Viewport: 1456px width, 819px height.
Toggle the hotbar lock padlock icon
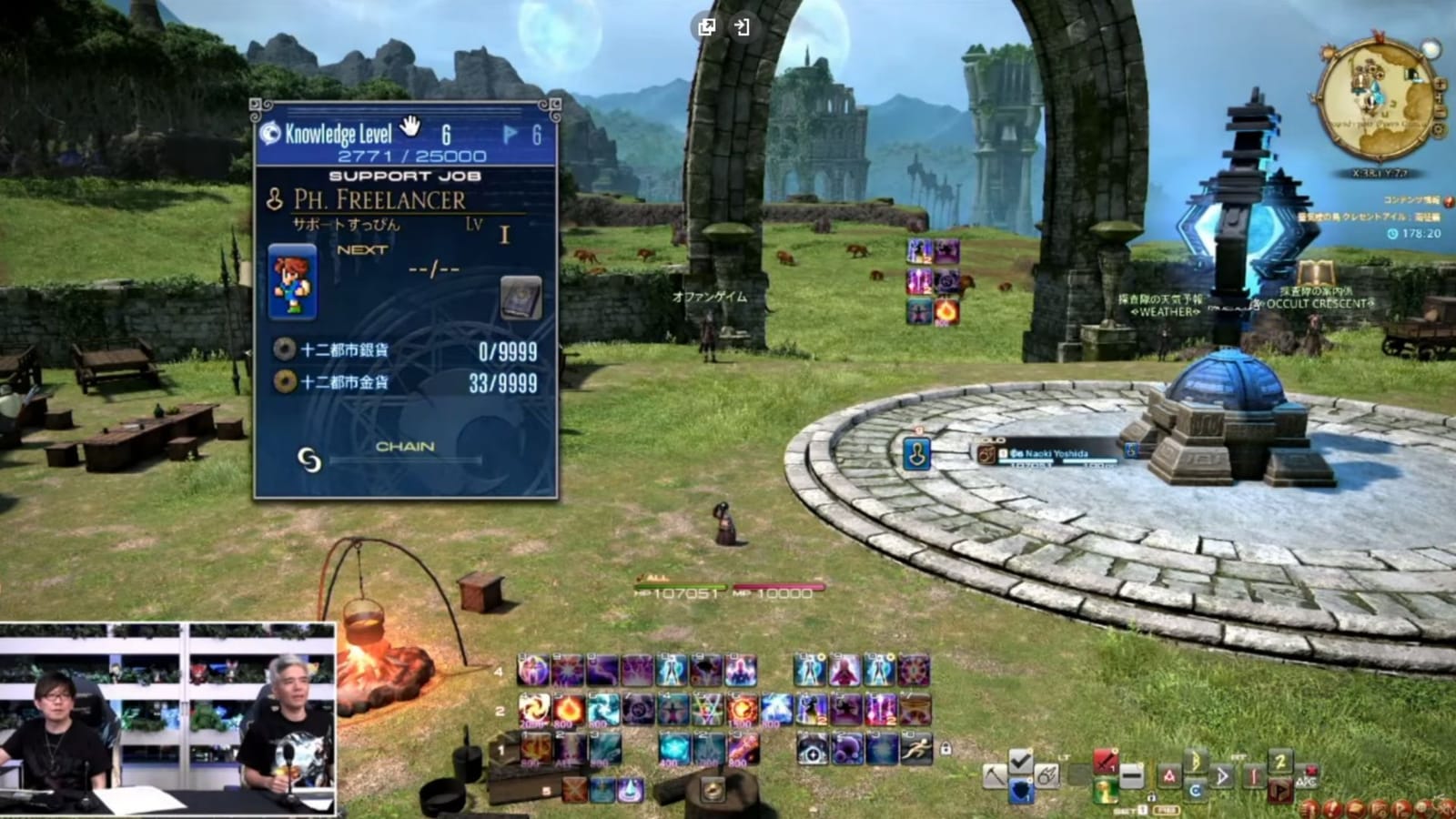tap(945, 748)
